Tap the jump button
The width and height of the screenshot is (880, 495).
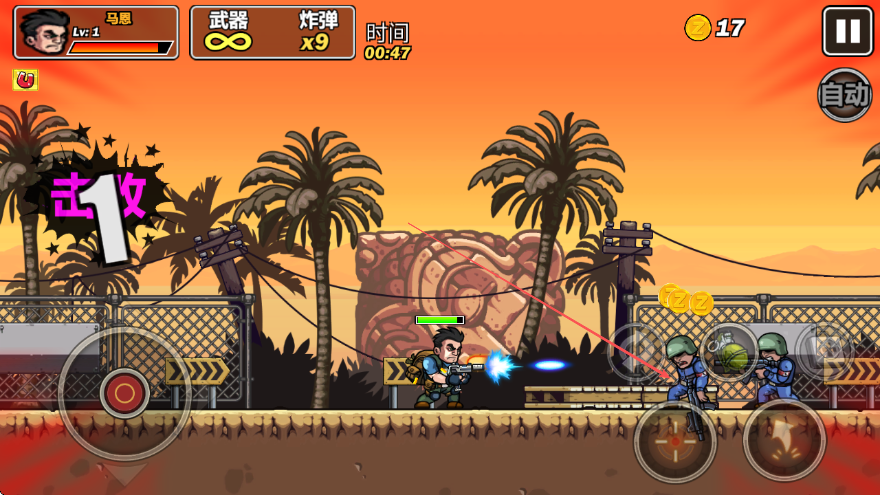(x=784, y=440)
